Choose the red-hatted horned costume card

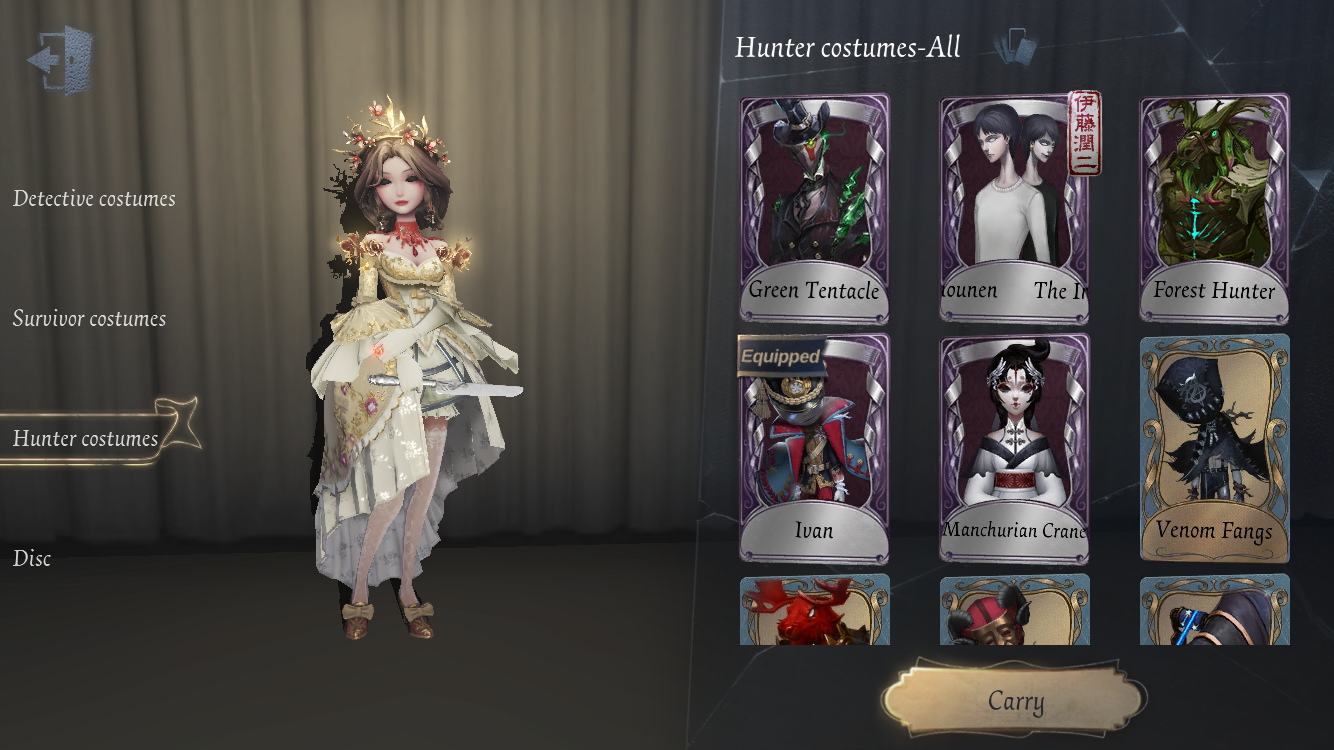coord(1014,610)
